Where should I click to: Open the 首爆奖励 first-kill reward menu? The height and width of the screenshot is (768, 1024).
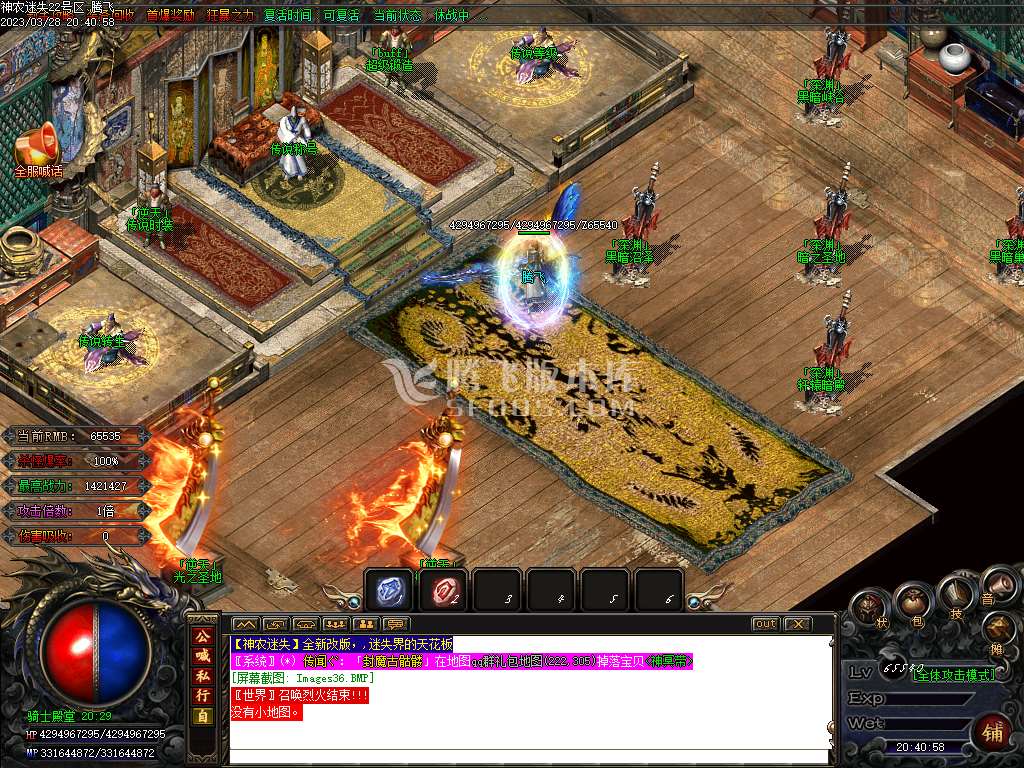[x=171, y=16]
